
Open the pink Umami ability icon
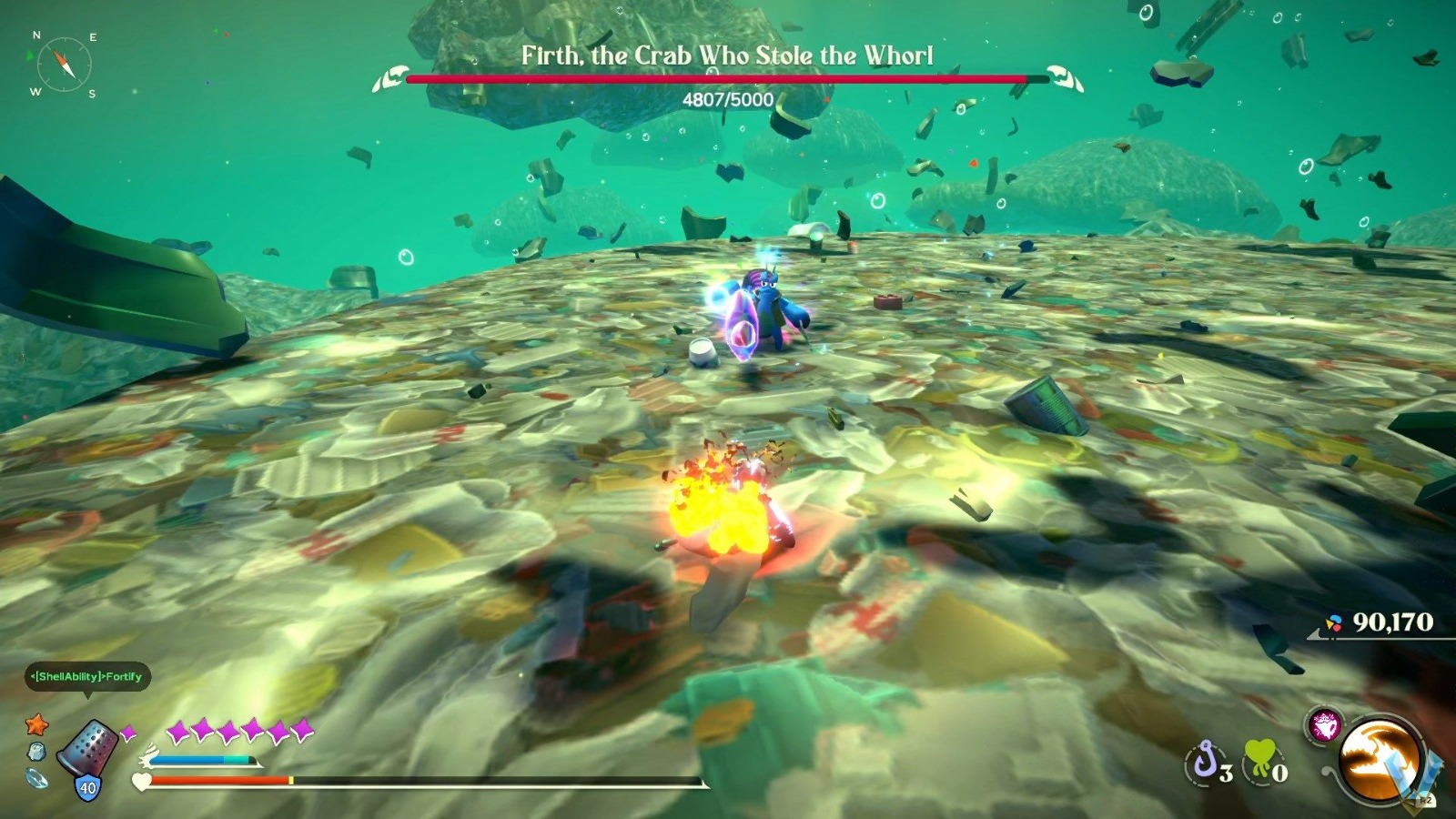[1325, 725]
